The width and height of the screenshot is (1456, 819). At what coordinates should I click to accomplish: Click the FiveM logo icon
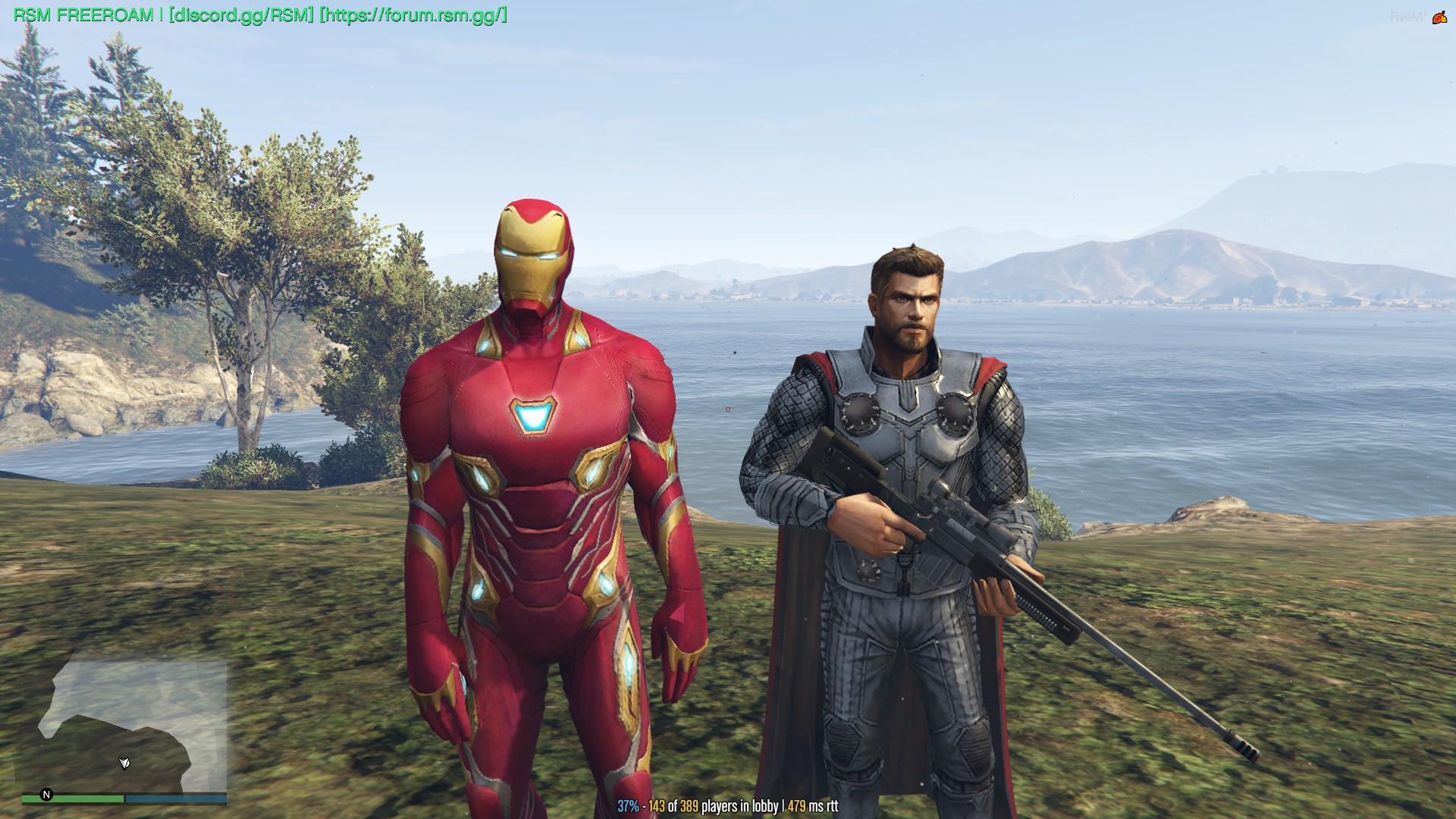[1439, 17]
